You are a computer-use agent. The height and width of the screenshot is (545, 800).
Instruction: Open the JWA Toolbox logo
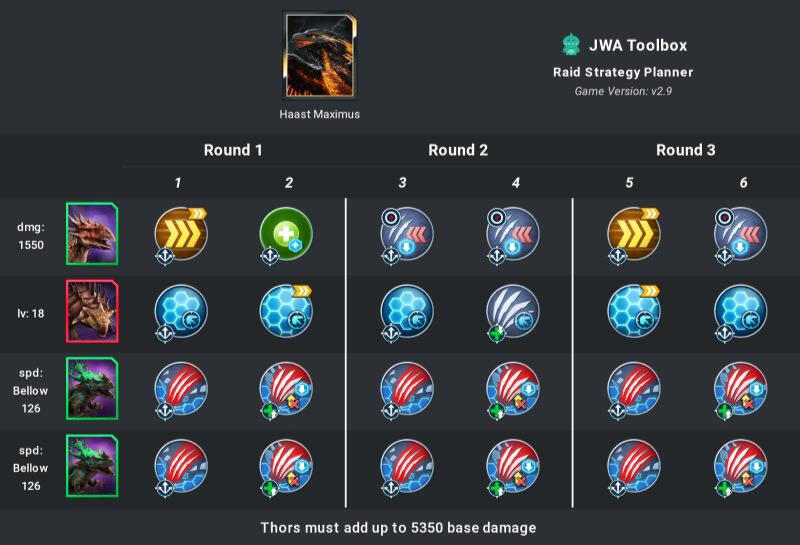tap(572, 44)
